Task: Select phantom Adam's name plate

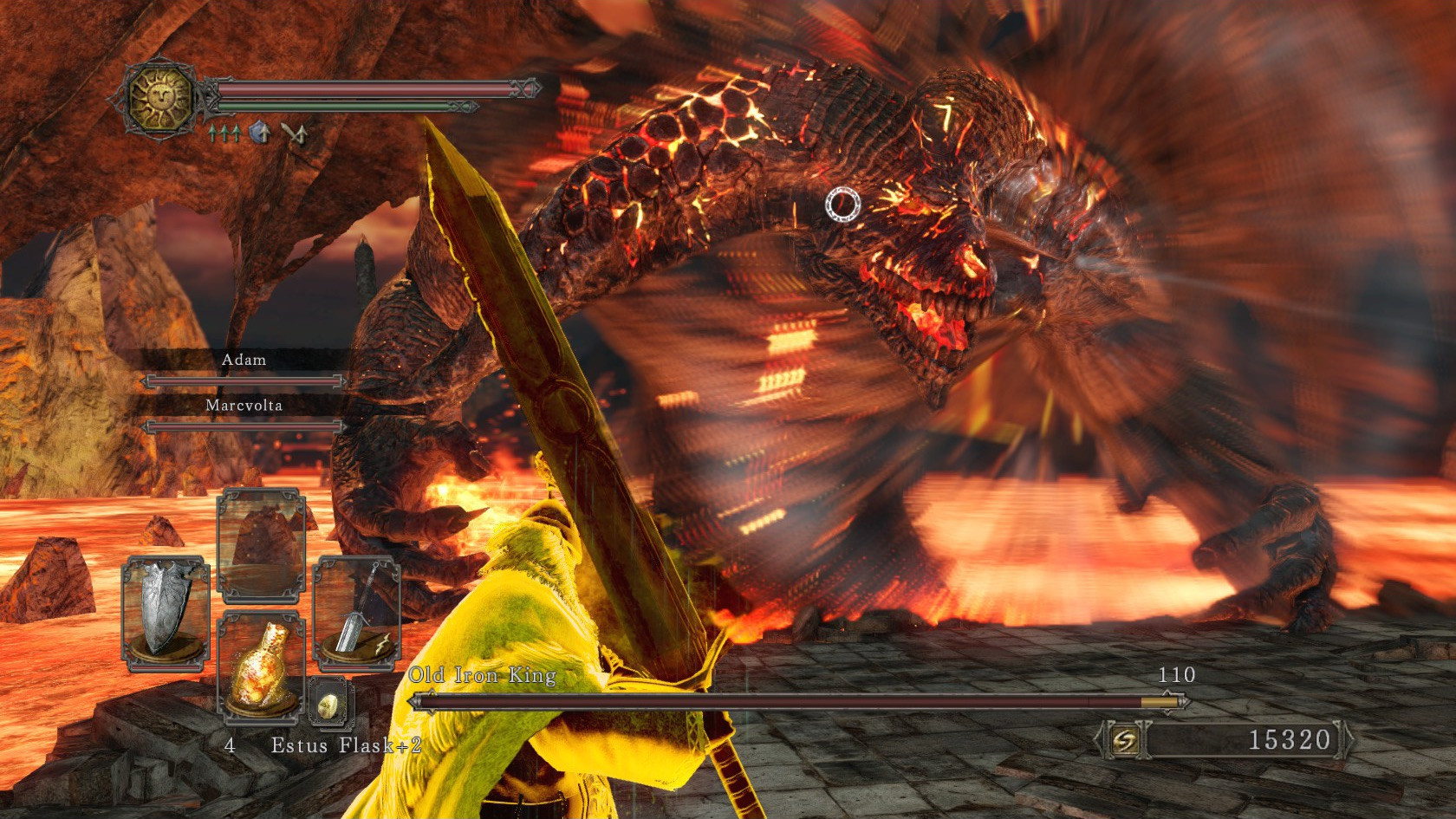Action: [x=244, y=360]
